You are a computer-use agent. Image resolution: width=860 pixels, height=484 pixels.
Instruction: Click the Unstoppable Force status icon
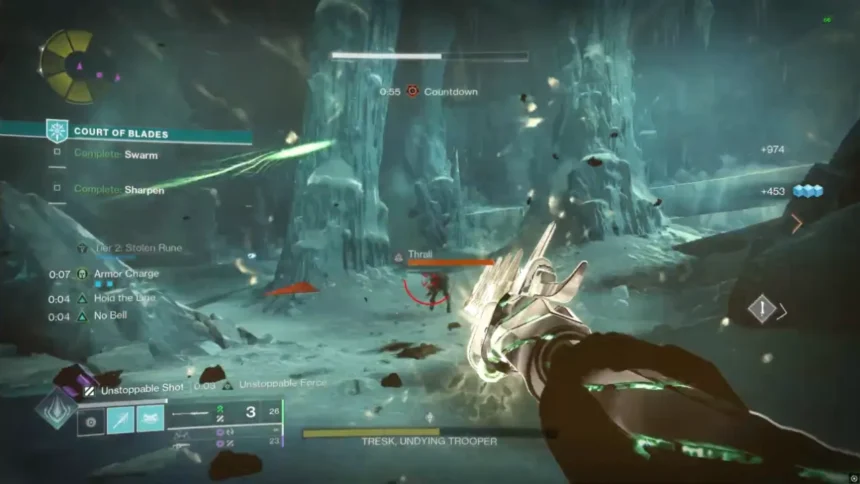228,384
